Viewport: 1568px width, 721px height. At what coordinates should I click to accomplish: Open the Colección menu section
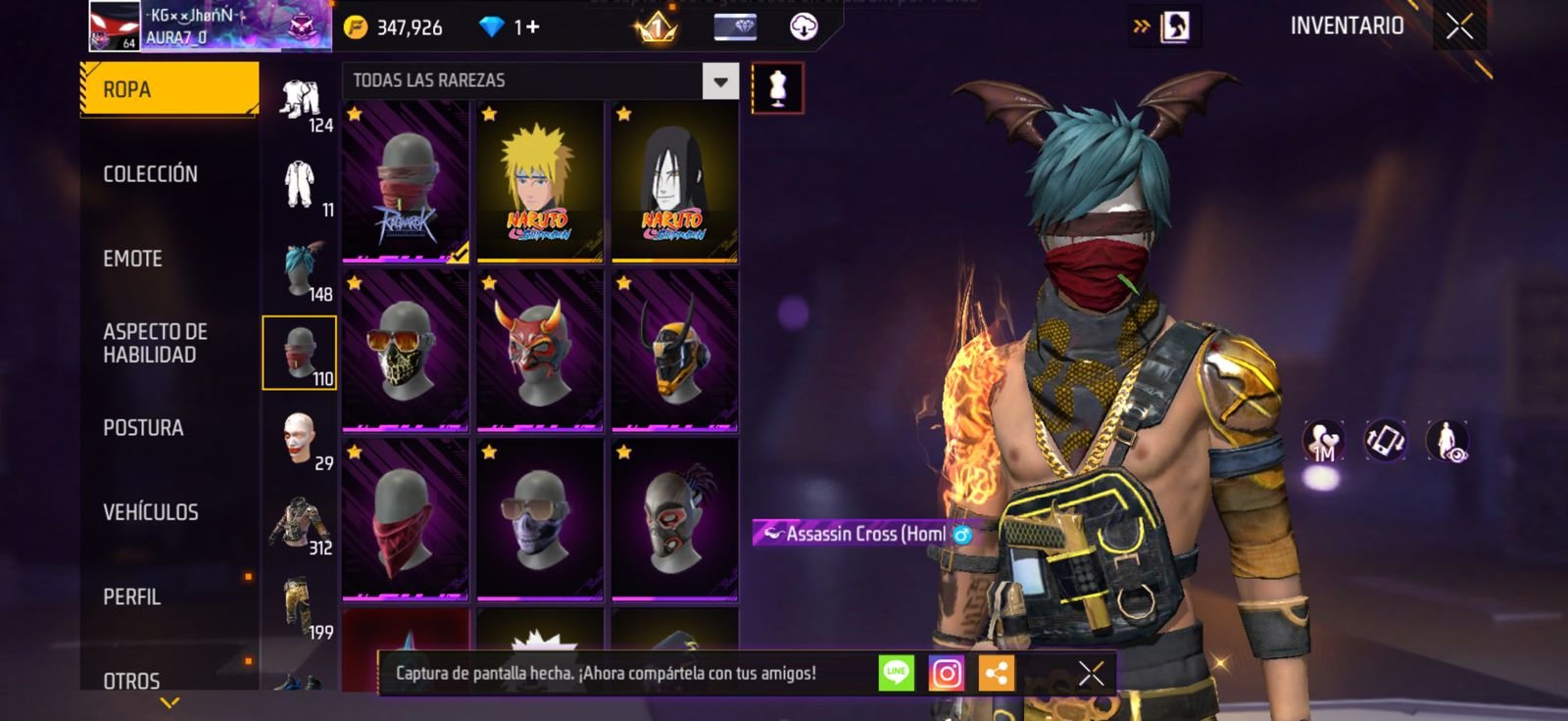150,174
